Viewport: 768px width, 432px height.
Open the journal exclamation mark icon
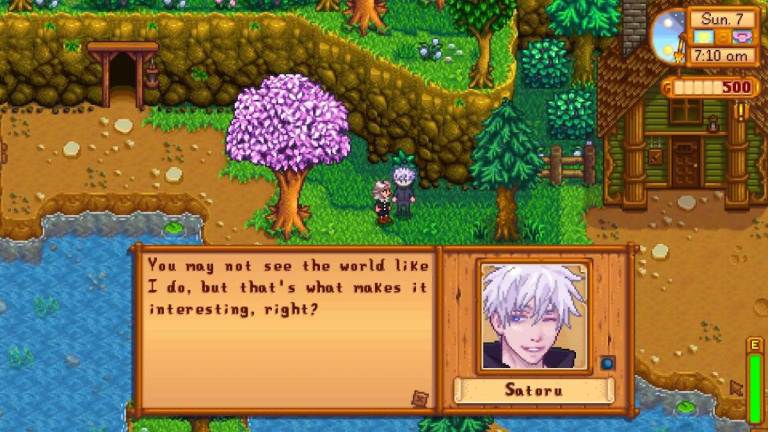coord(741,110)
